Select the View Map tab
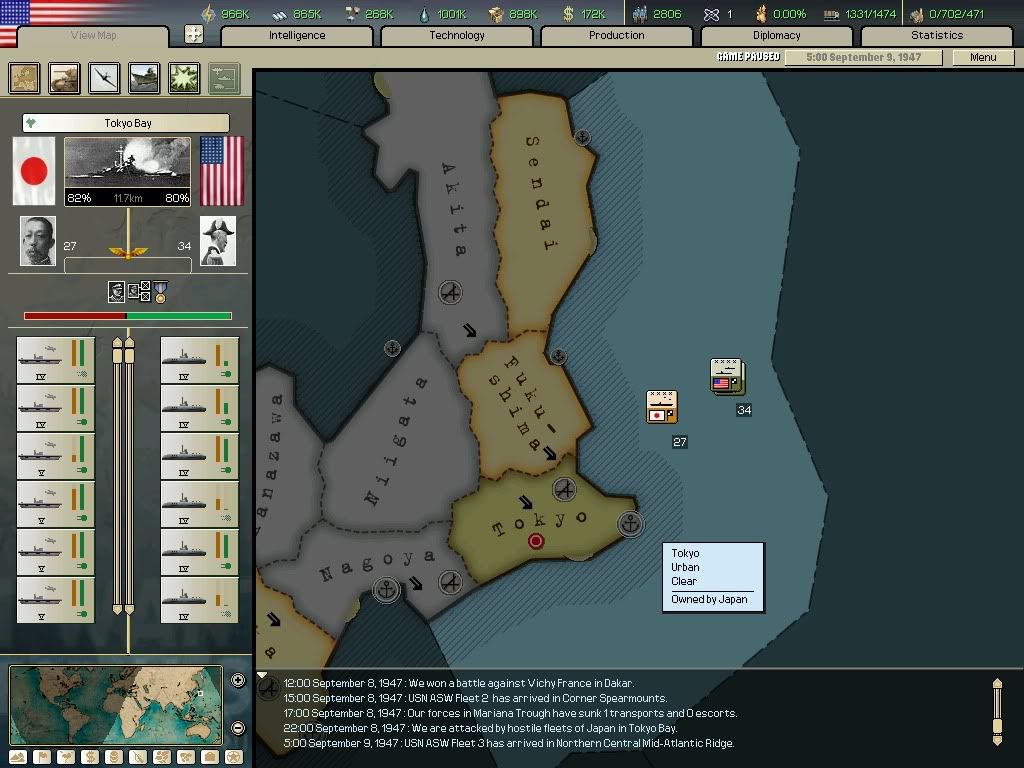The width and height of the screenshot is (1024, 768). coord(94,36)
